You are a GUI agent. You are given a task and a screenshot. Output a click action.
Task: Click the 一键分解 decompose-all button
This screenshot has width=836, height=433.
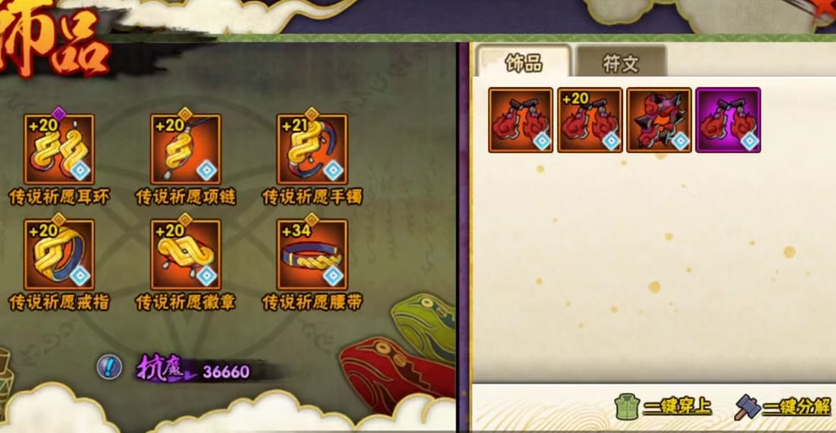pyautogui.click(x=784, y=406)
